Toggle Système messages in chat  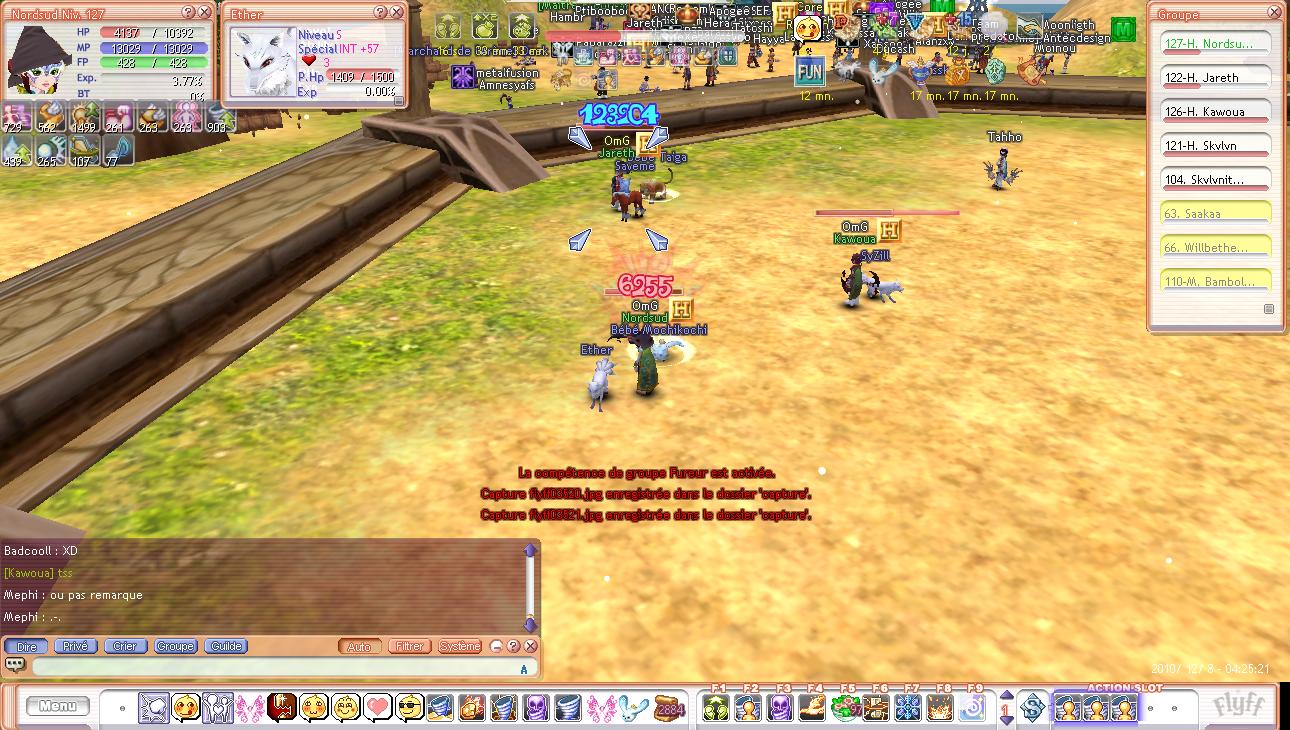click(460, 646)
